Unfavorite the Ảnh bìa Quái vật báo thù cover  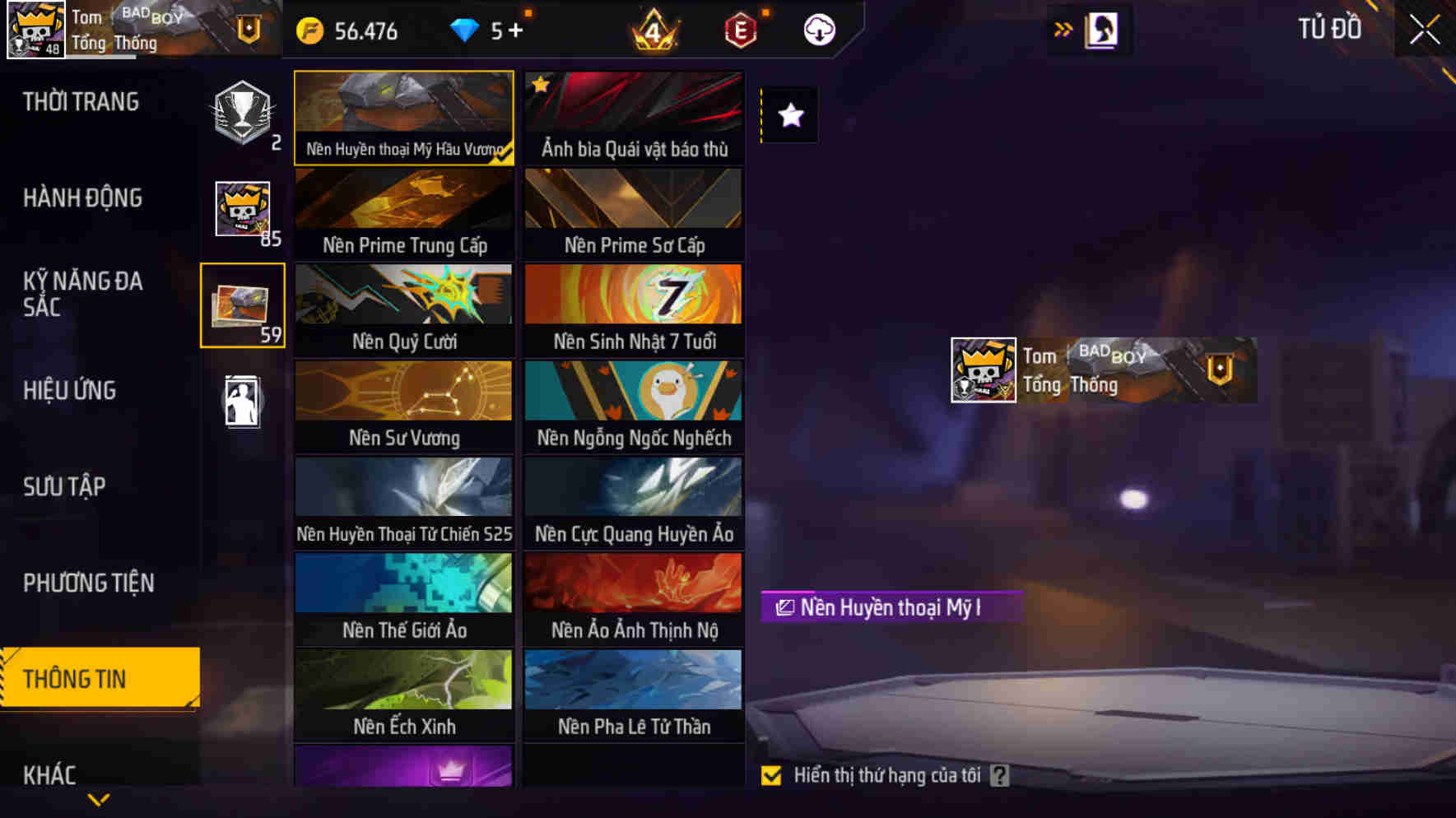(539, 83)
